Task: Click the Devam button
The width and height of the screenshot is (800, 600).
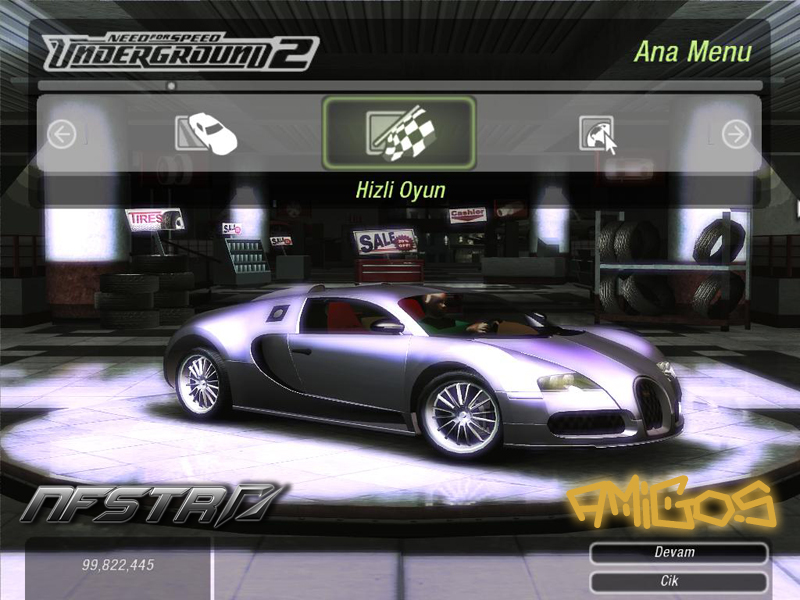Action: (x=678, y=552)
